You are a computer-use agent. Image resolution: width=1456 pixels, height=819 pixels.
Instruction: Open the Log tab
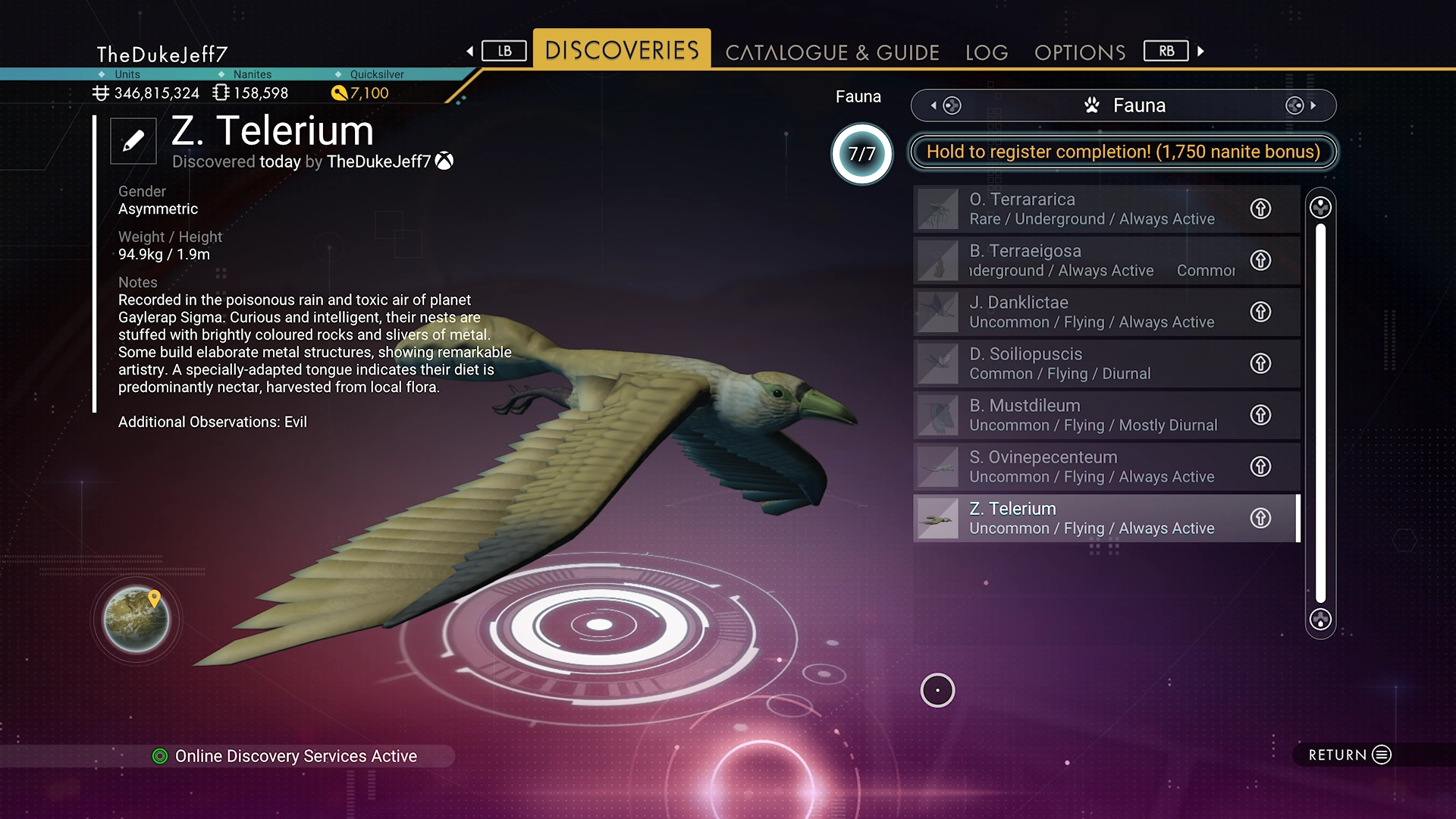click(x=987, y=52)
